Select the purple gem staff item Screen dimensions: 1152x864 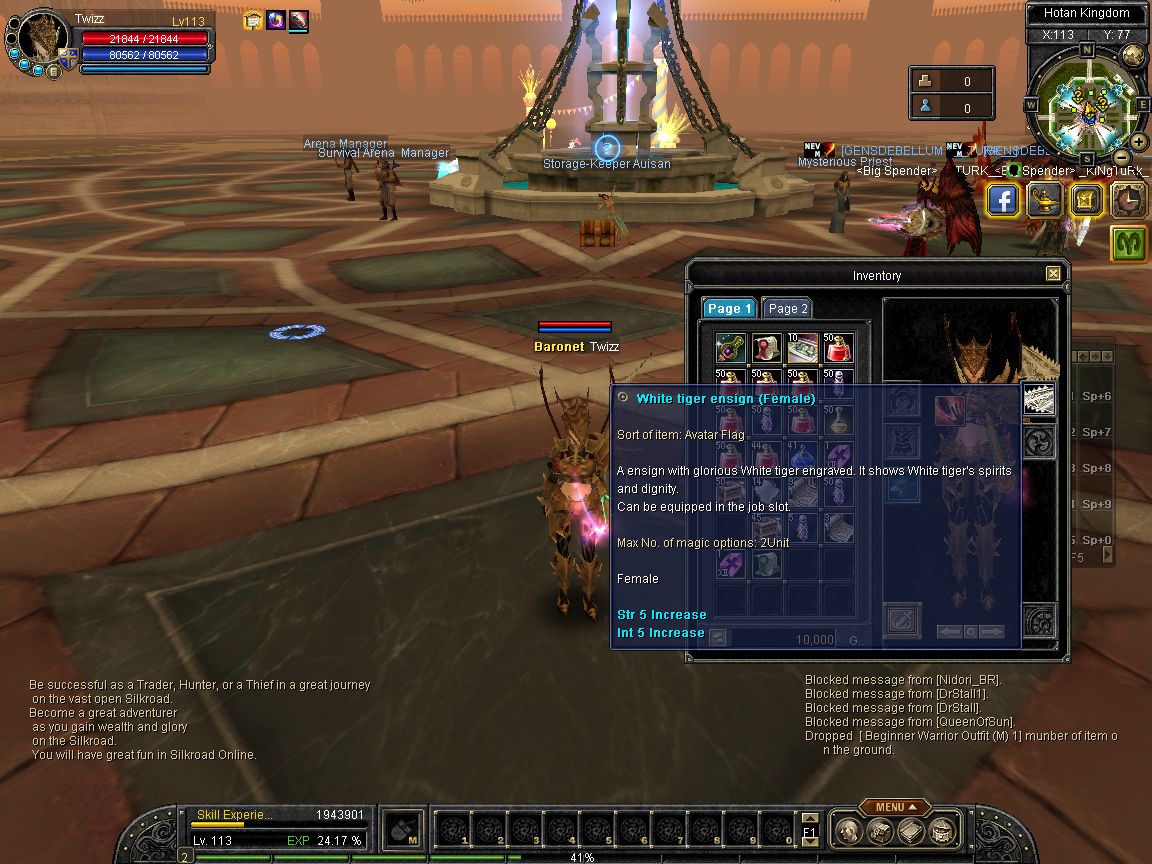[x=730, y=348]
